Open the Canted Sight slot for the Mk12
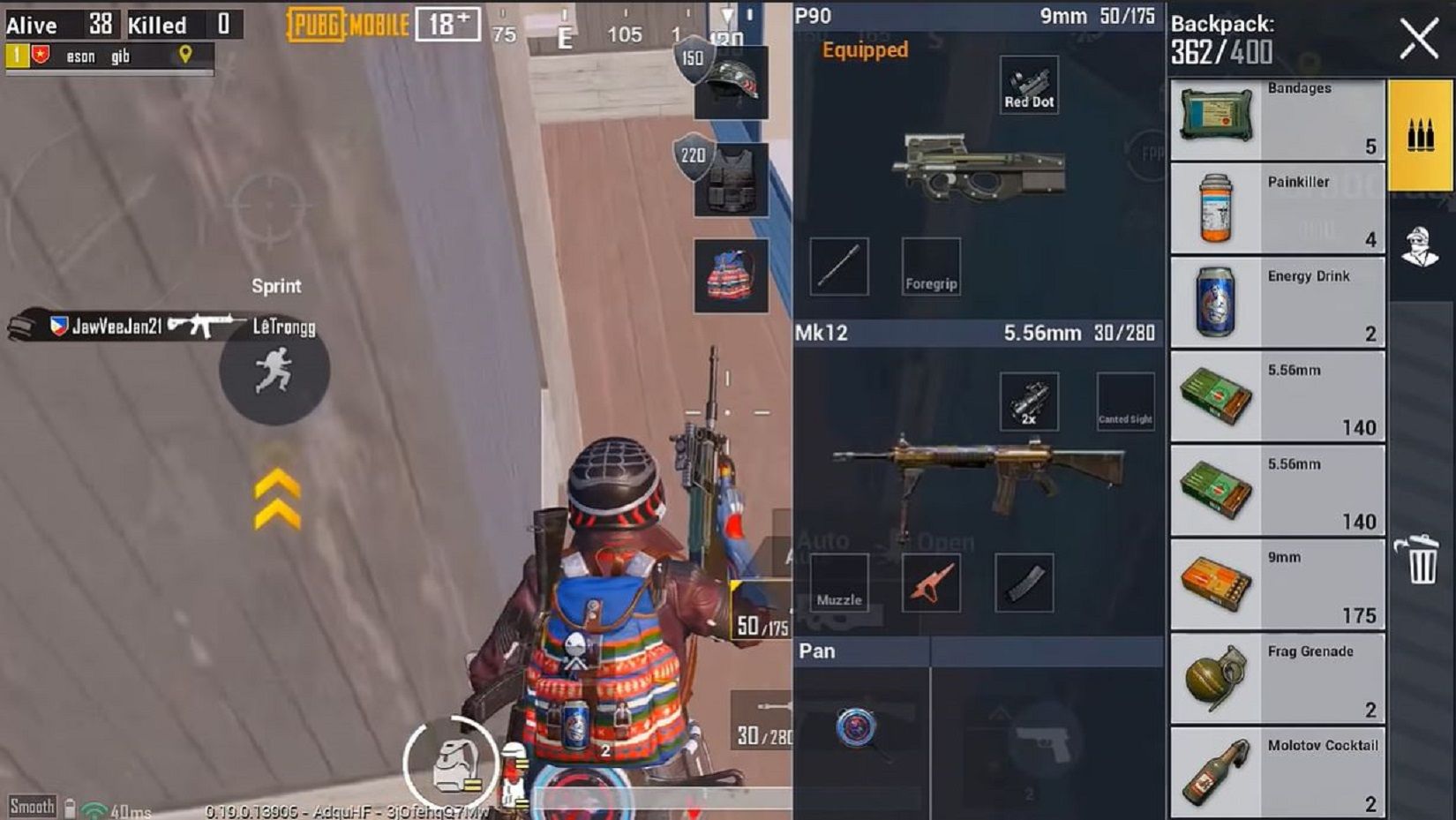This screenshot has width=1456, height=820. [x=1125, y=402]
